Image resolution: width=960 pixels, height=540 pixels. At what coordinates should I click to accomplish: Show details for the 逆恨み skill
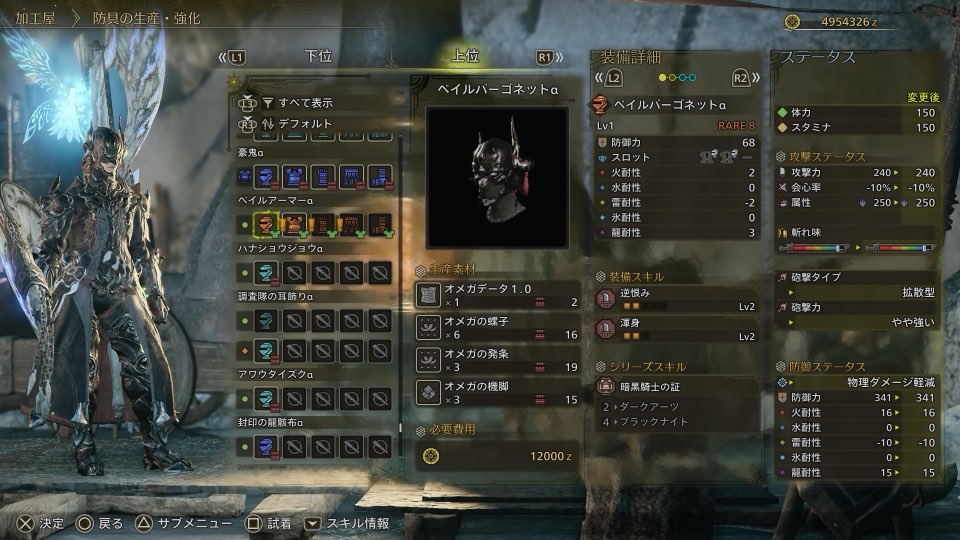677,298
